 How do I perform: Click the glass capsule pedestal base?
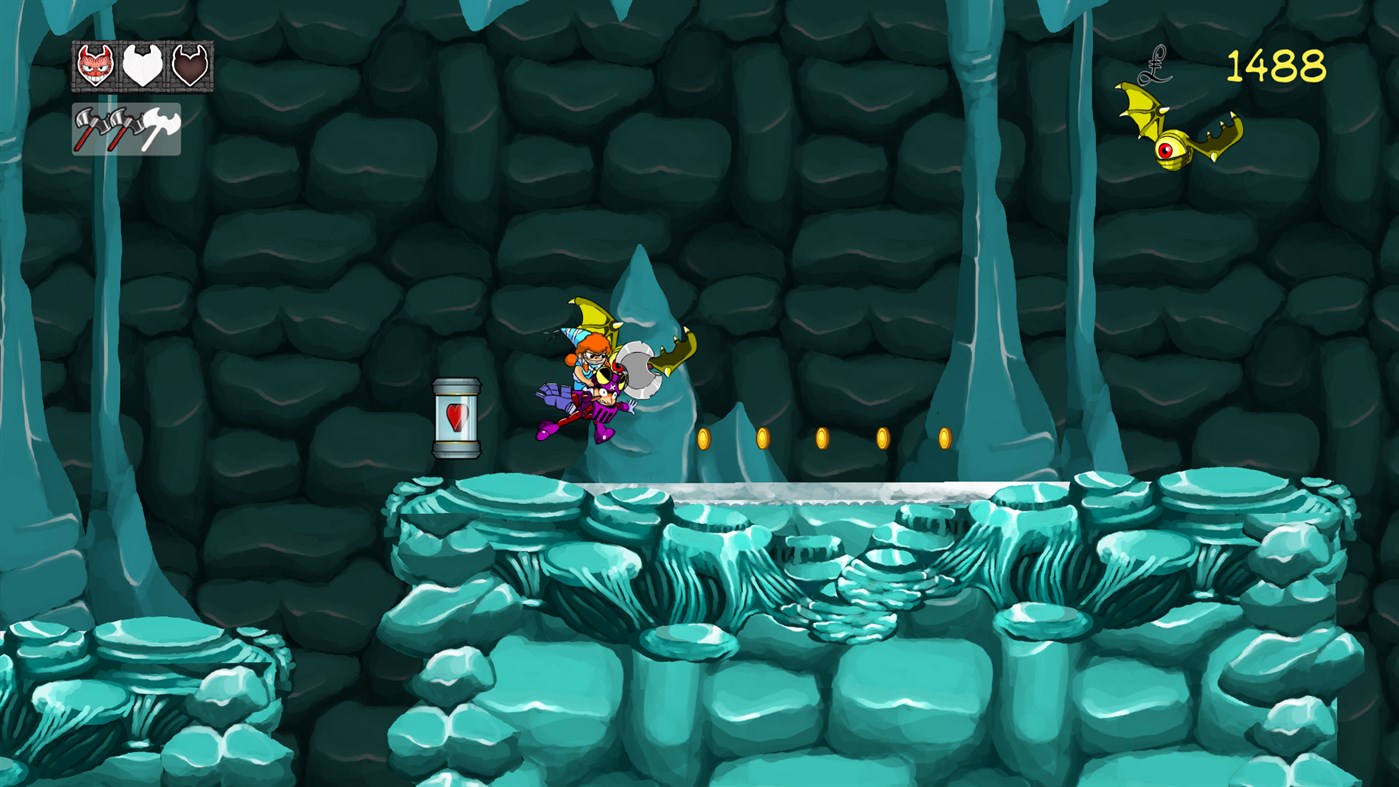(x=458, y=452)
